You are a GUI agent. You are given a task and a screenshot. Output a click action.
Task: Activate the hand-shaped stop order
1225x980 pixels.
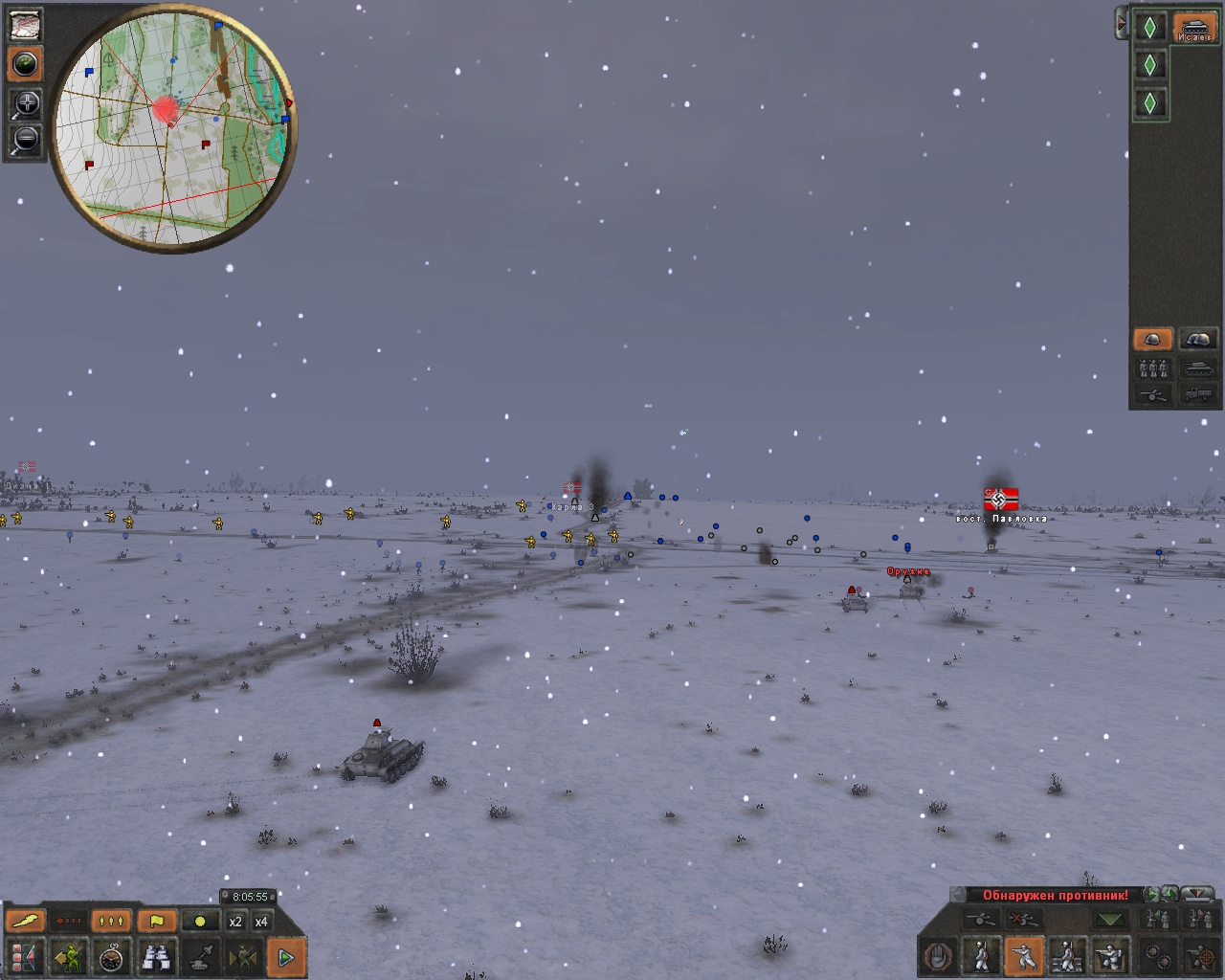point(938,956)
